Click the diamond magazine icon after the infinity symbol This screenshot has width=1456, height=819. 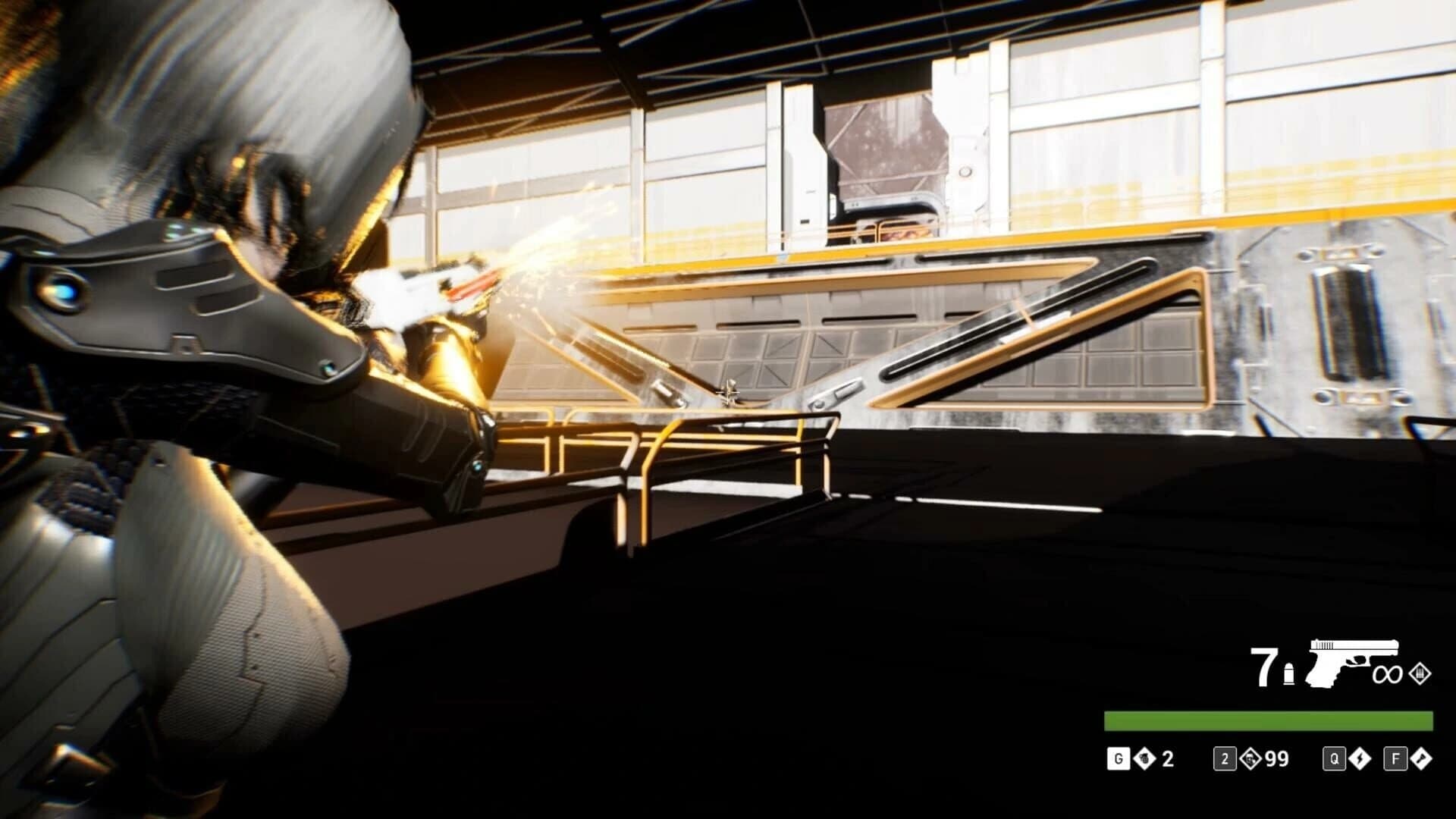pos(1421,674)
